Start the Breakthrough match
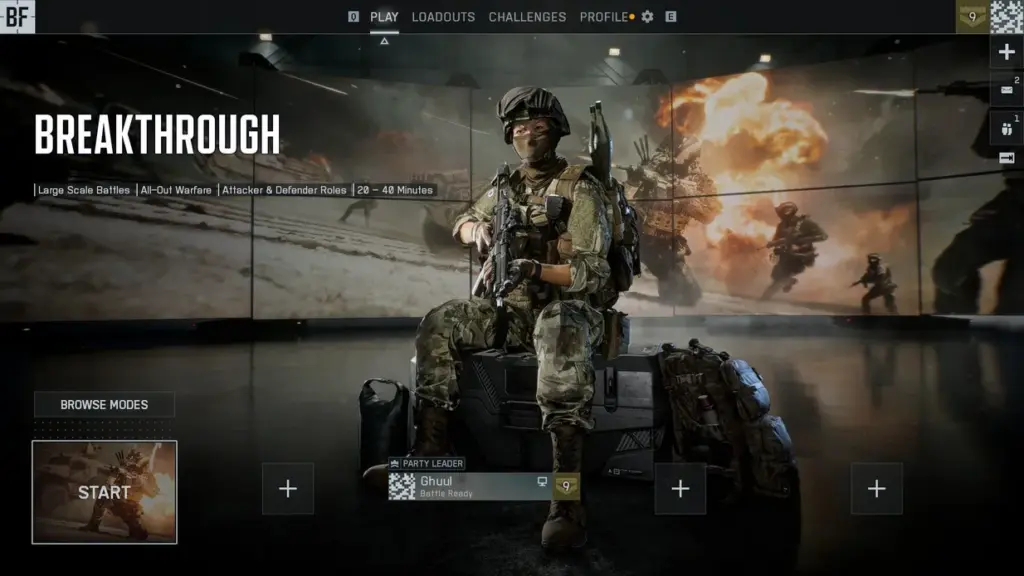This screenshot has height=576, width=1024. (104, 492)
